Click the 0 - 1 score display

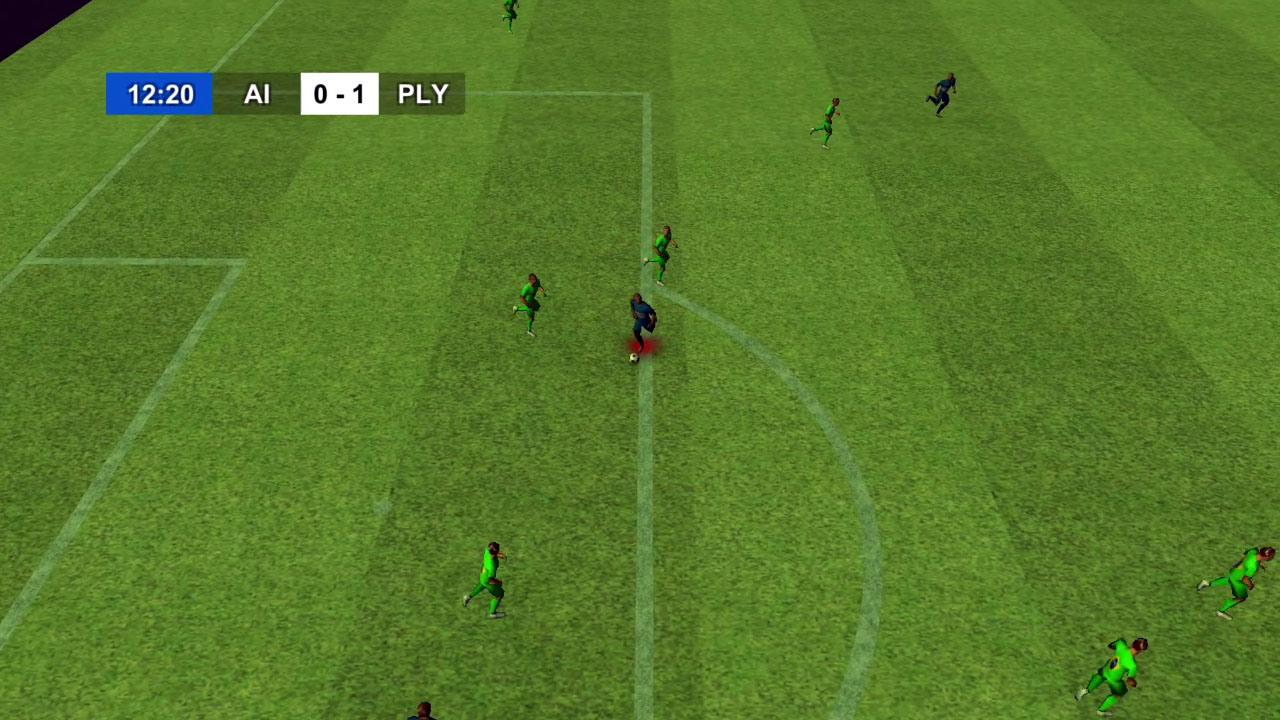tap(340, 94)
